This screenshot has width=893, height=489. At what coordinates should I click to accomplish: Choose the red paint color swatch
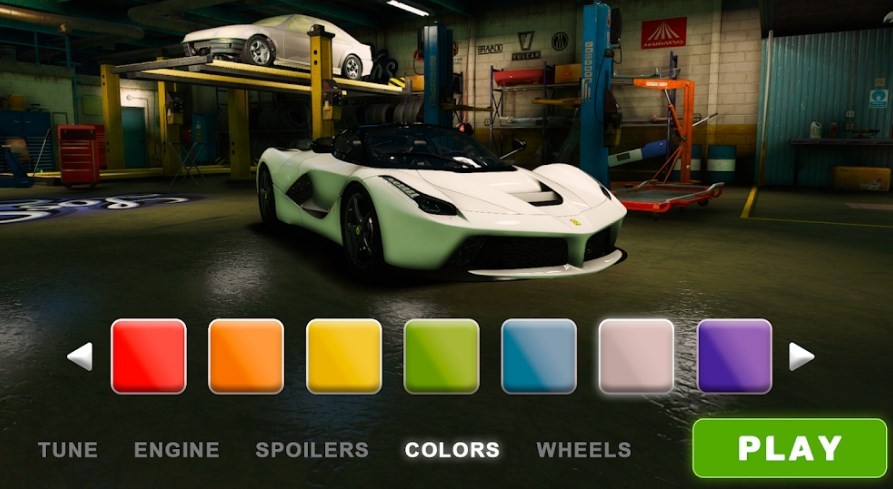[x=148, y=356]
